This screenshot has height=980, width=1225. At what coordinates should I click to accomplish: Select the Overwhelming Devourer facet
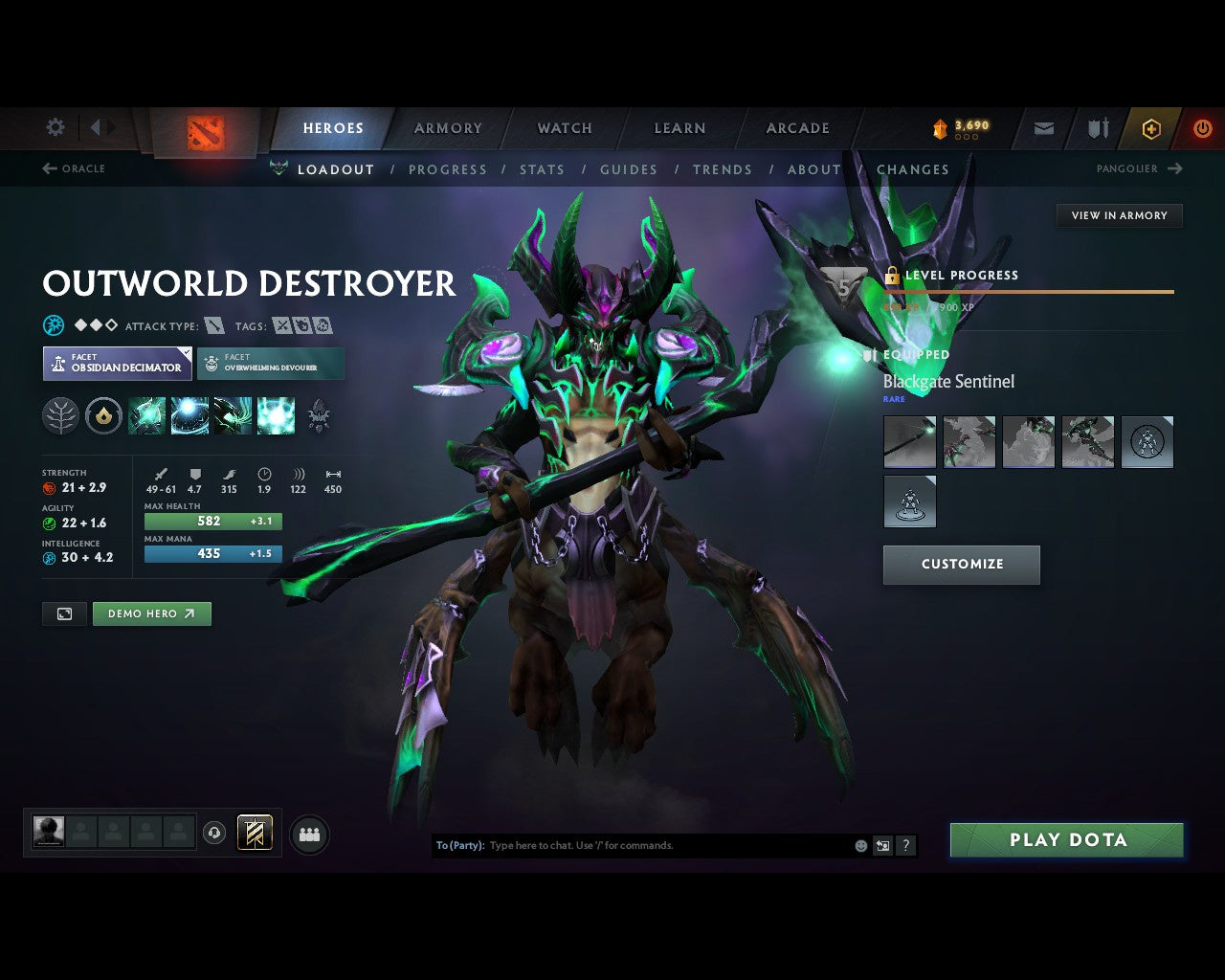point(271,363)
